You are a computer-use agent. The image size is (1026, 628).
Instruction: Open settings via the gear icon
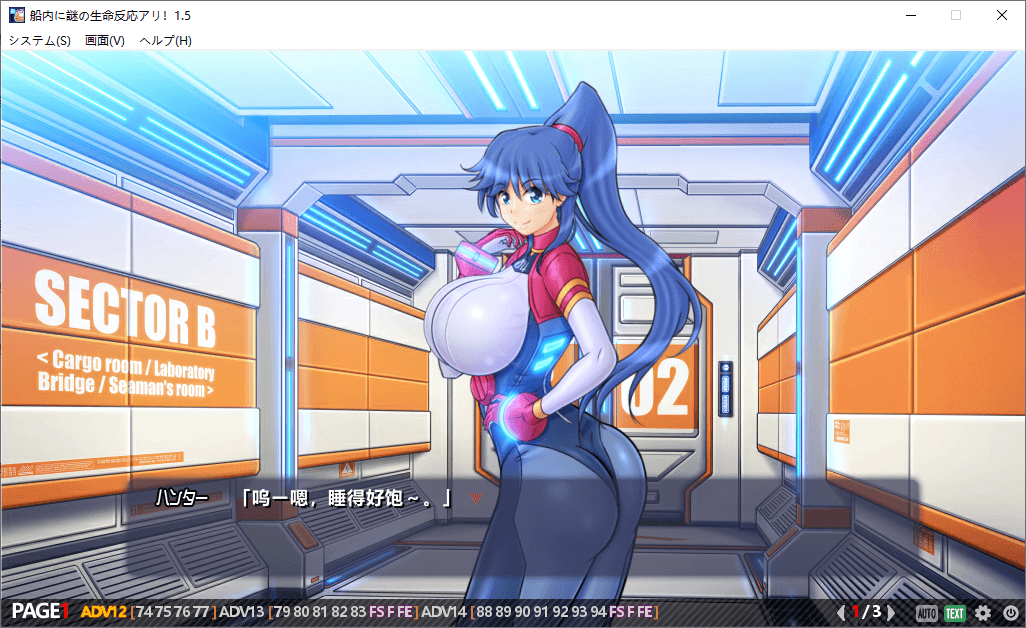click(983, 612)
